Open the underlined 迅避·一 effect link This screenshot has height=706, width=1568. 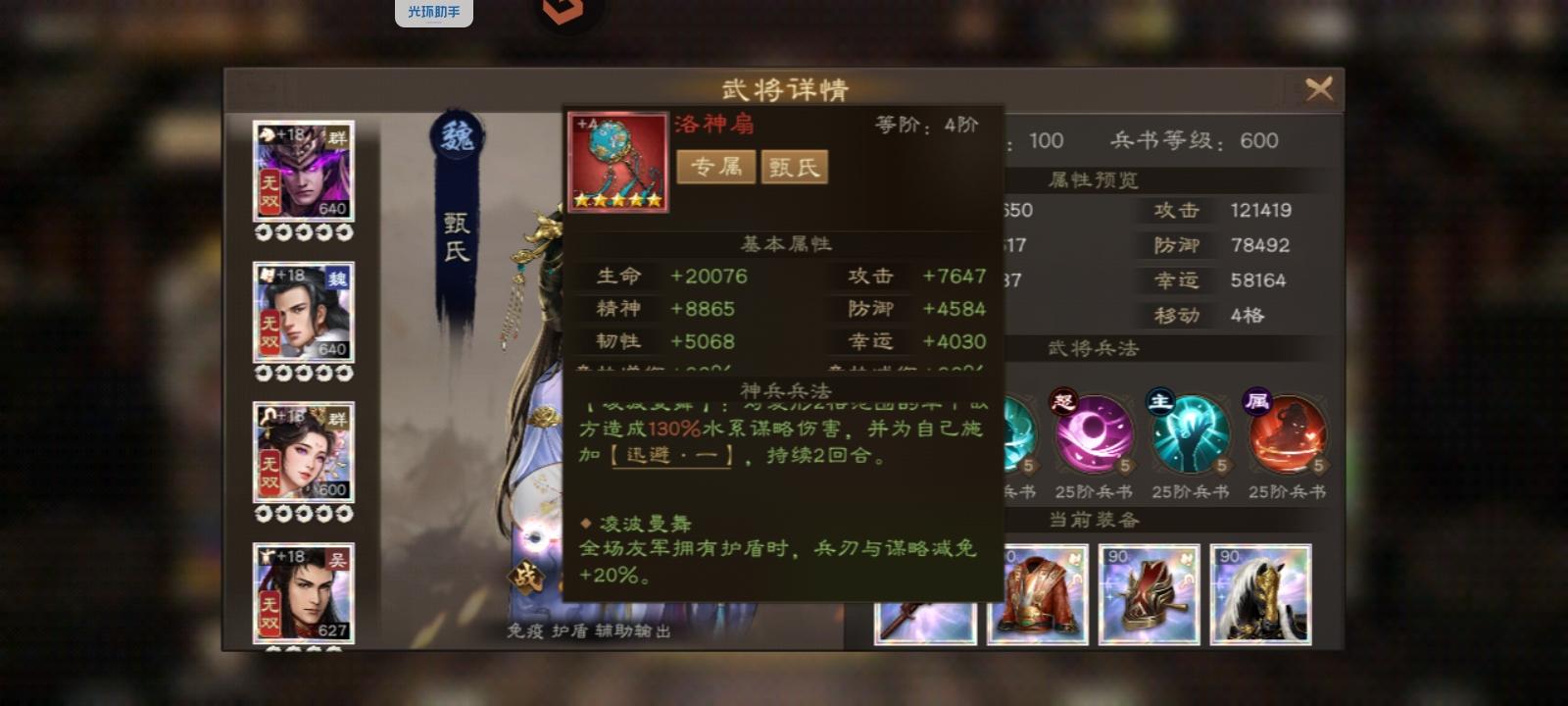pyautogui.click(x=670, y=454)
